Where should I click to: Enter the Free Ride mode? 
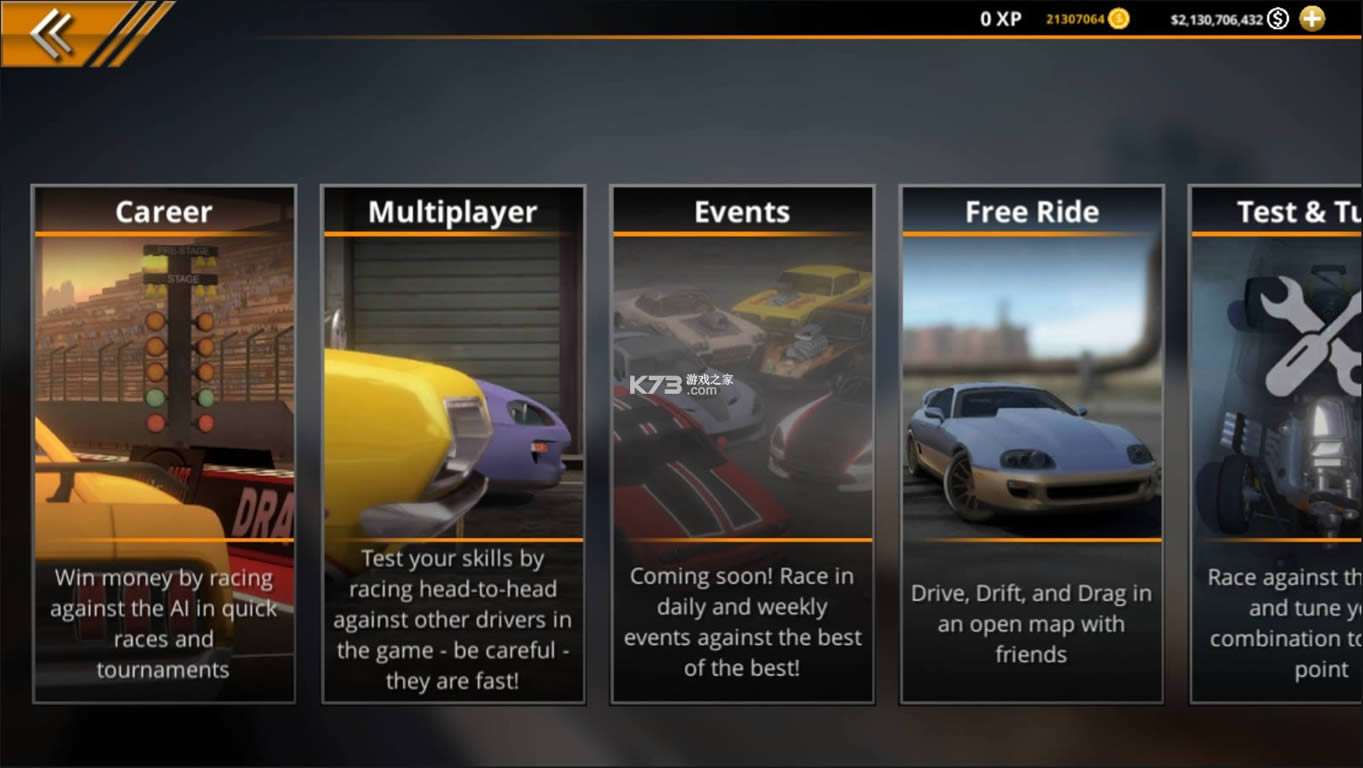[1031, 443]
